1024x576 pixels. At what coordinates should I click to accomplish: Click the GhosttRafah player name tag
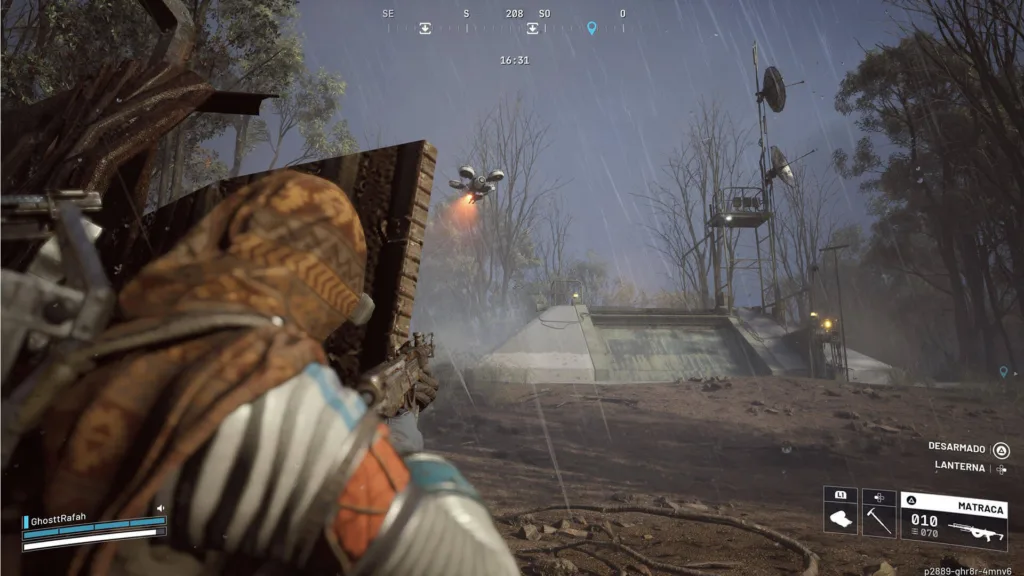point(60,520)
